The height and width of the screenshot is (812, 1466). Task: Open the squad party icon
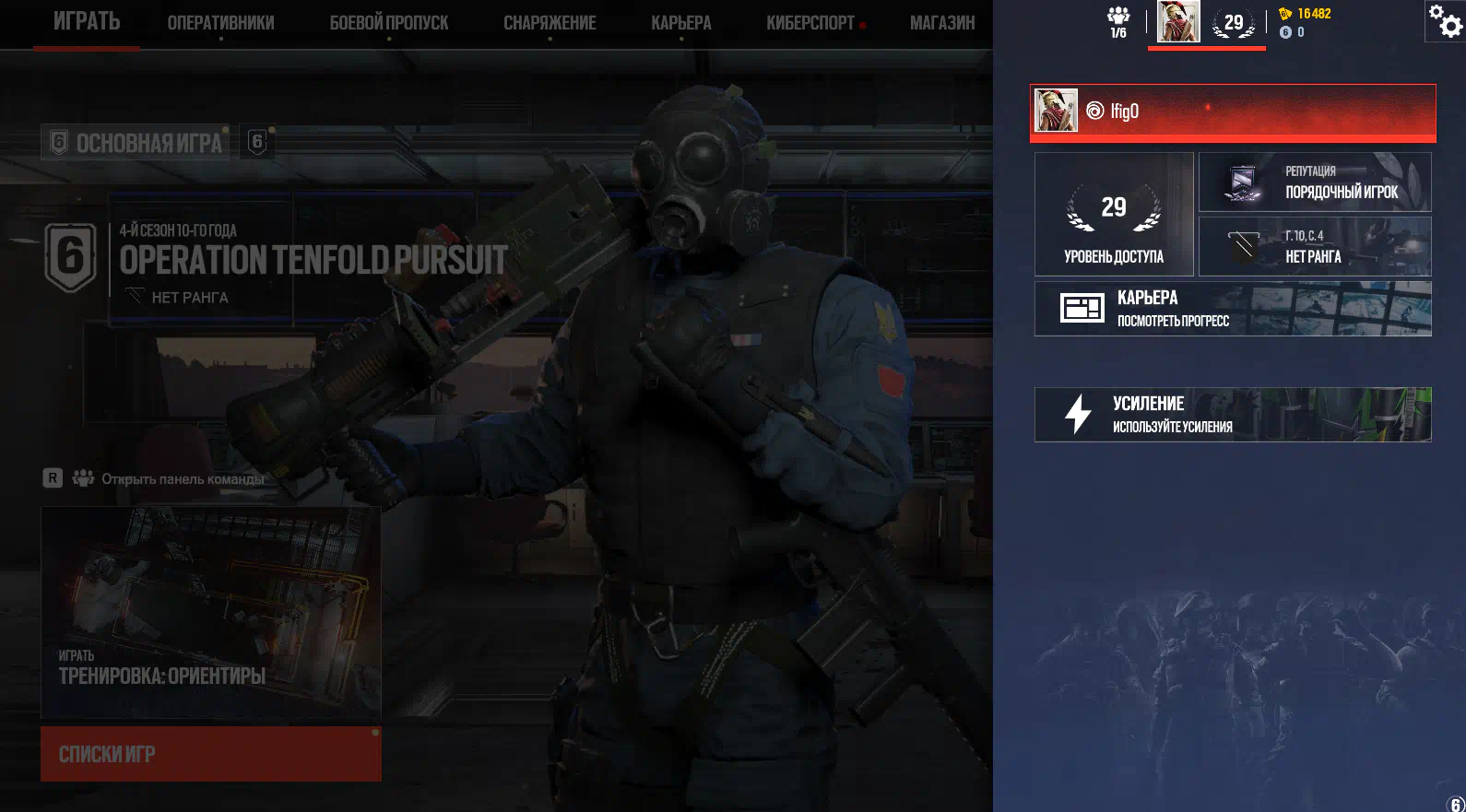pyautogui.click(x=1118, y=22)
